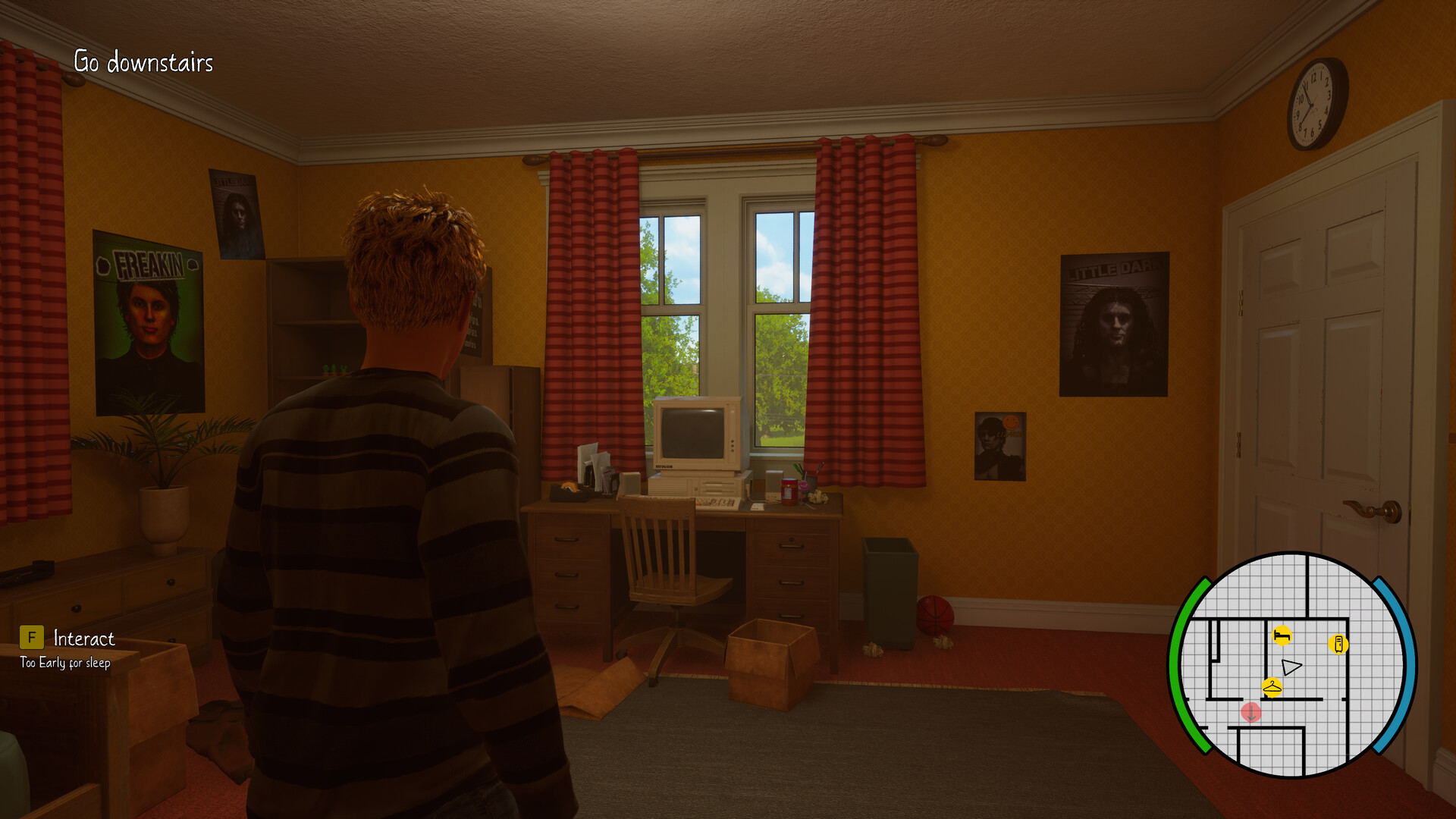The image size is (1456, 819).
Task: Click the computer monitor on the desk
Action: coord(698,432)
